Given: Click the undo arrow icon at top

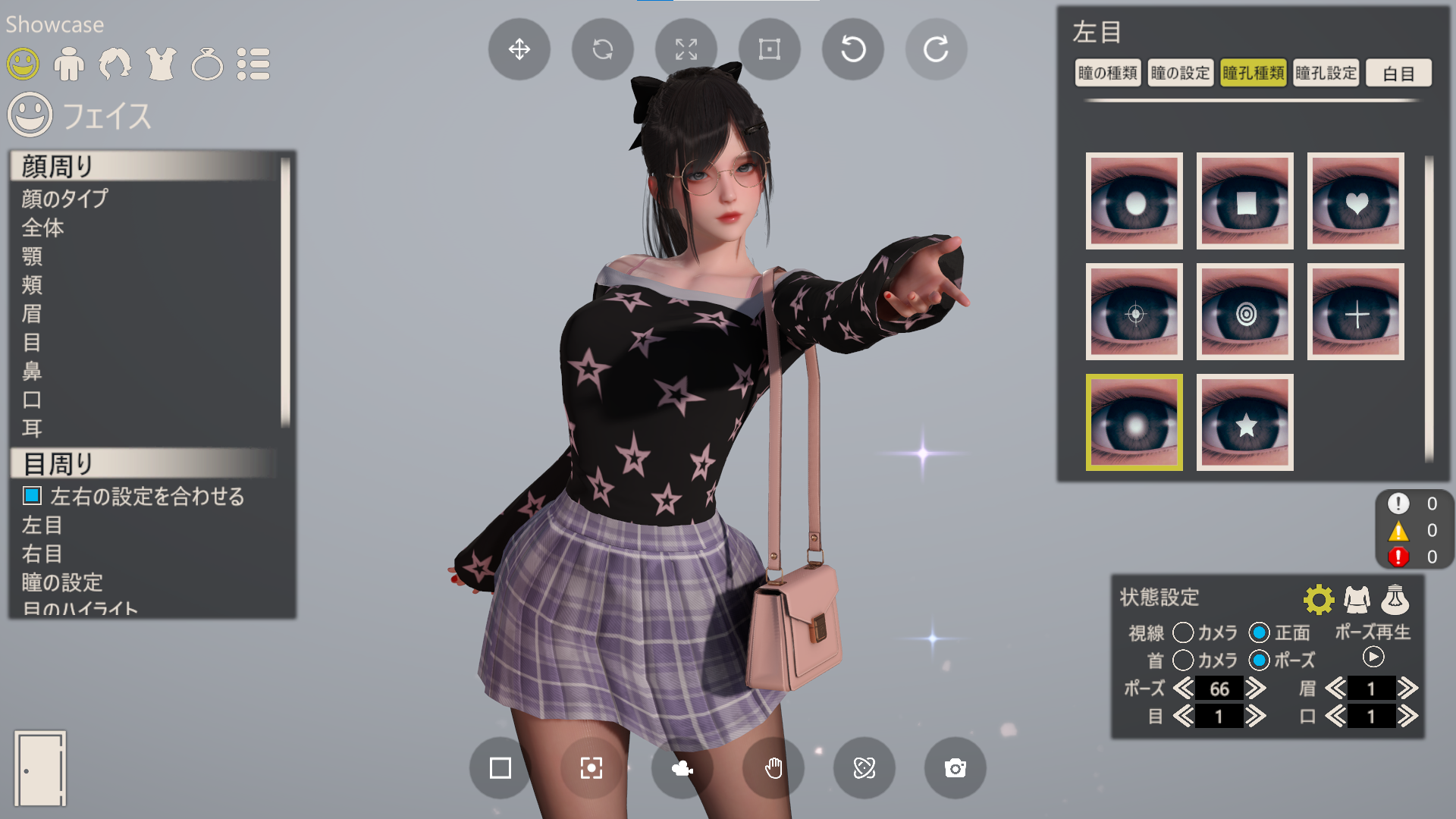Looking at the screenshot, I should [x=852, y=49].
